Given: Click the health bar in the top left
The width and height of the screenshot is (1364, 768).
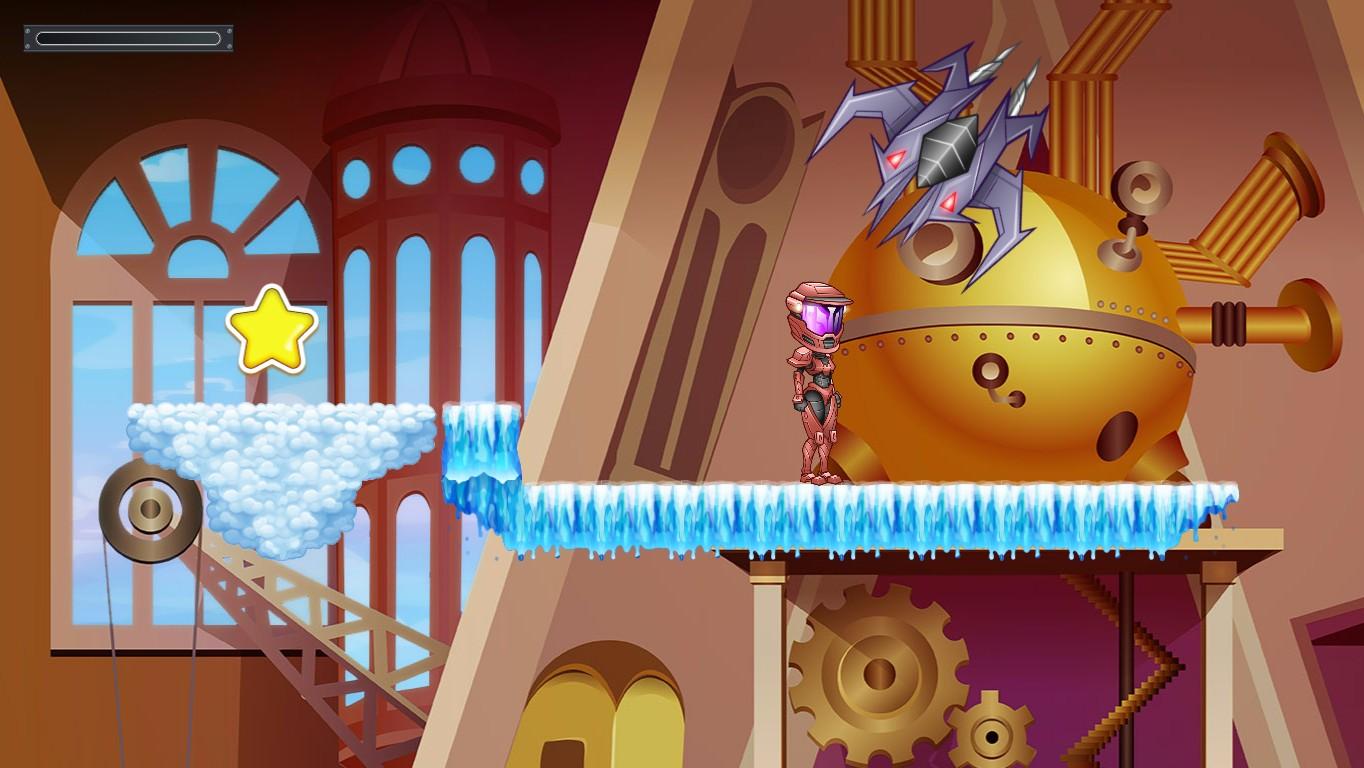Looking at the screenshot, I should [127, 38].
